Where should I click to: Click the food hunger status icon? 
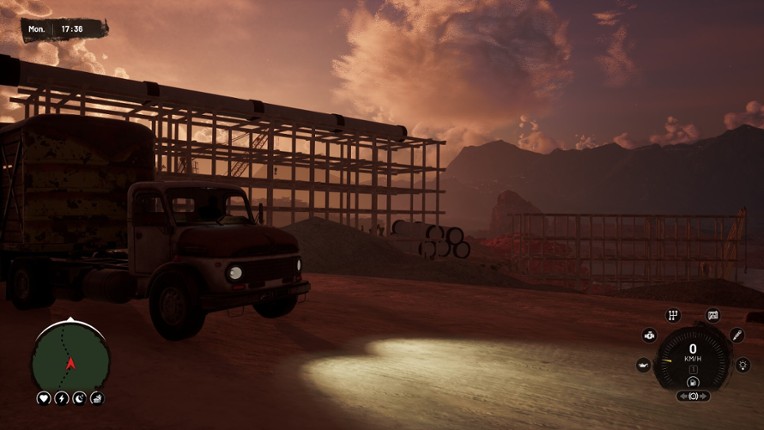pyautogui.click(x=96, y=398)
